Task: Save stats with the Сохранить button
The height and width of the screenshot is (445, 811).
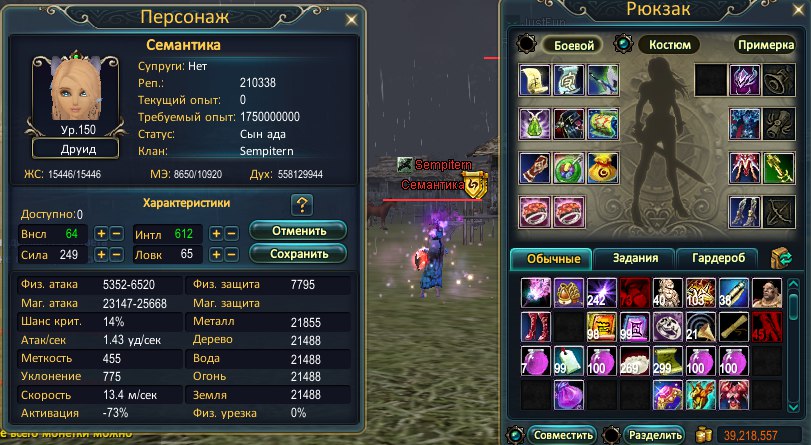Action: [x=298, y=254]
